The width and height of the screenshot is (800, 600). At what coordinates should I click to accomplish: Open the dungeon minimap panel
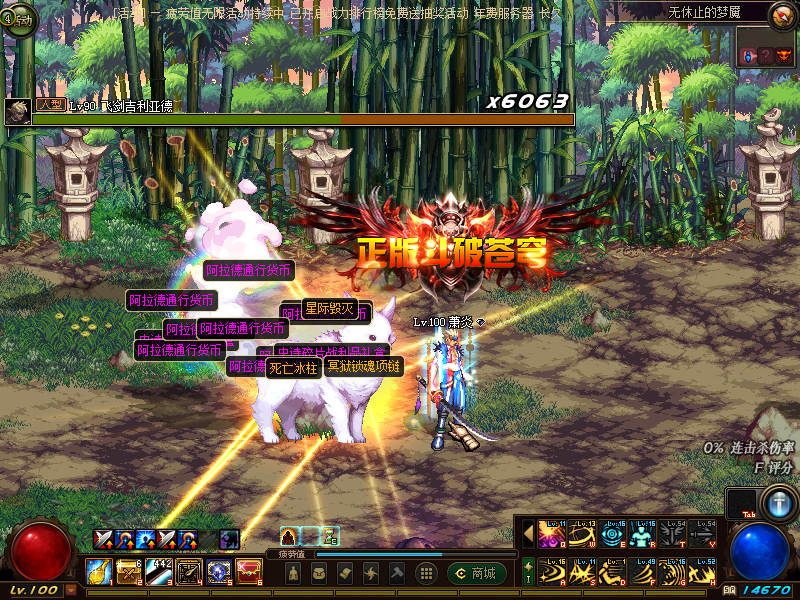765,57
